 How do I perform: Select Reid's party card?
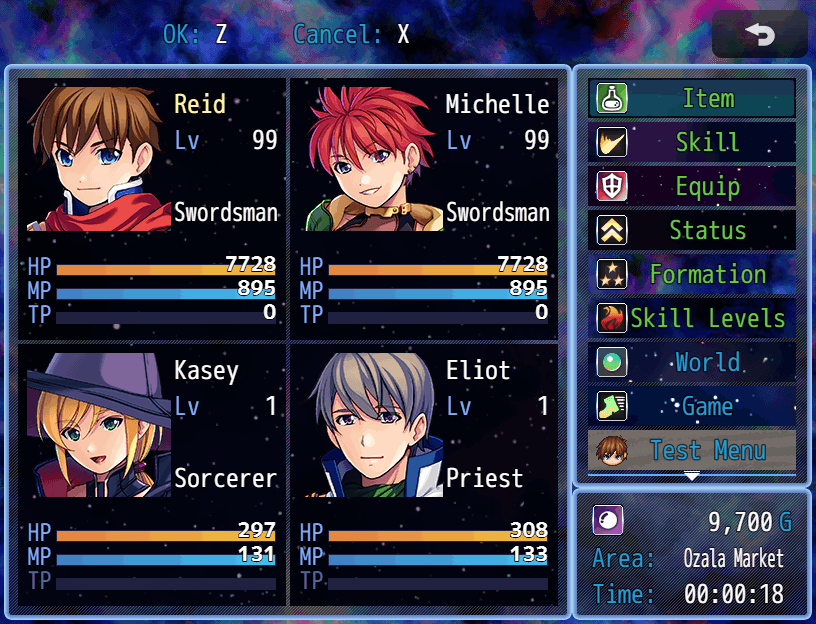coord(152,207)
